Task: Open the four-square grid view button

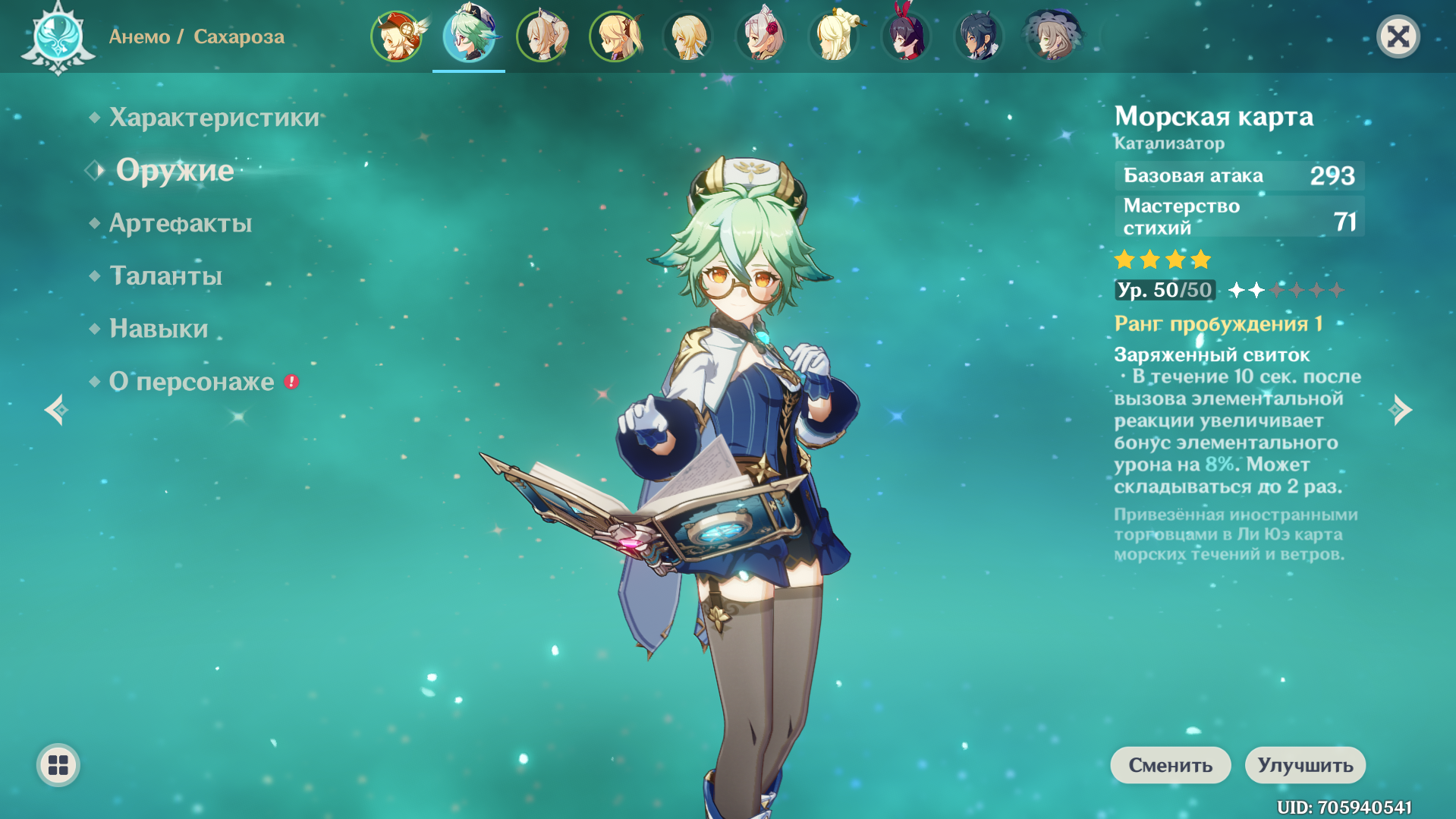Action: click(x=58, y=765)
